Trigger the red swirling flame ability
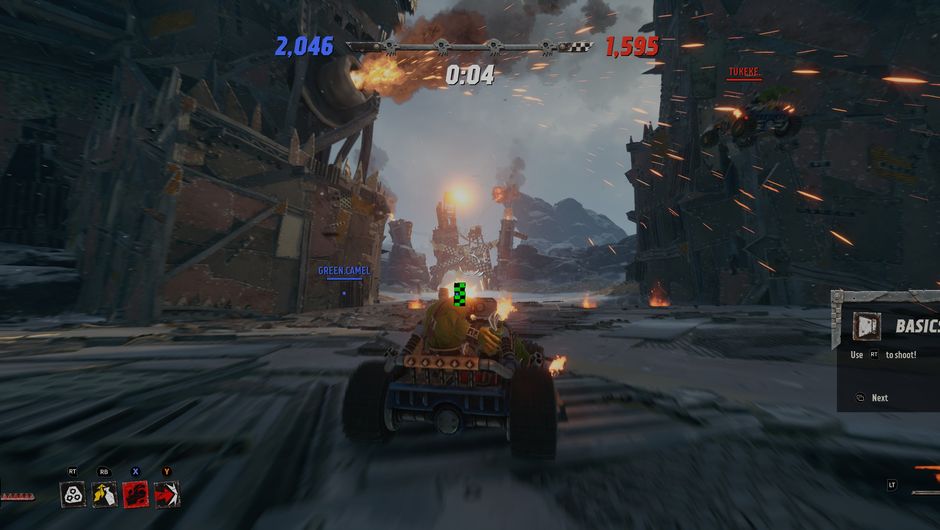Image resolution: width=940 pixels, height=530 pixels. pyautogui.click(x=135, y=493)
